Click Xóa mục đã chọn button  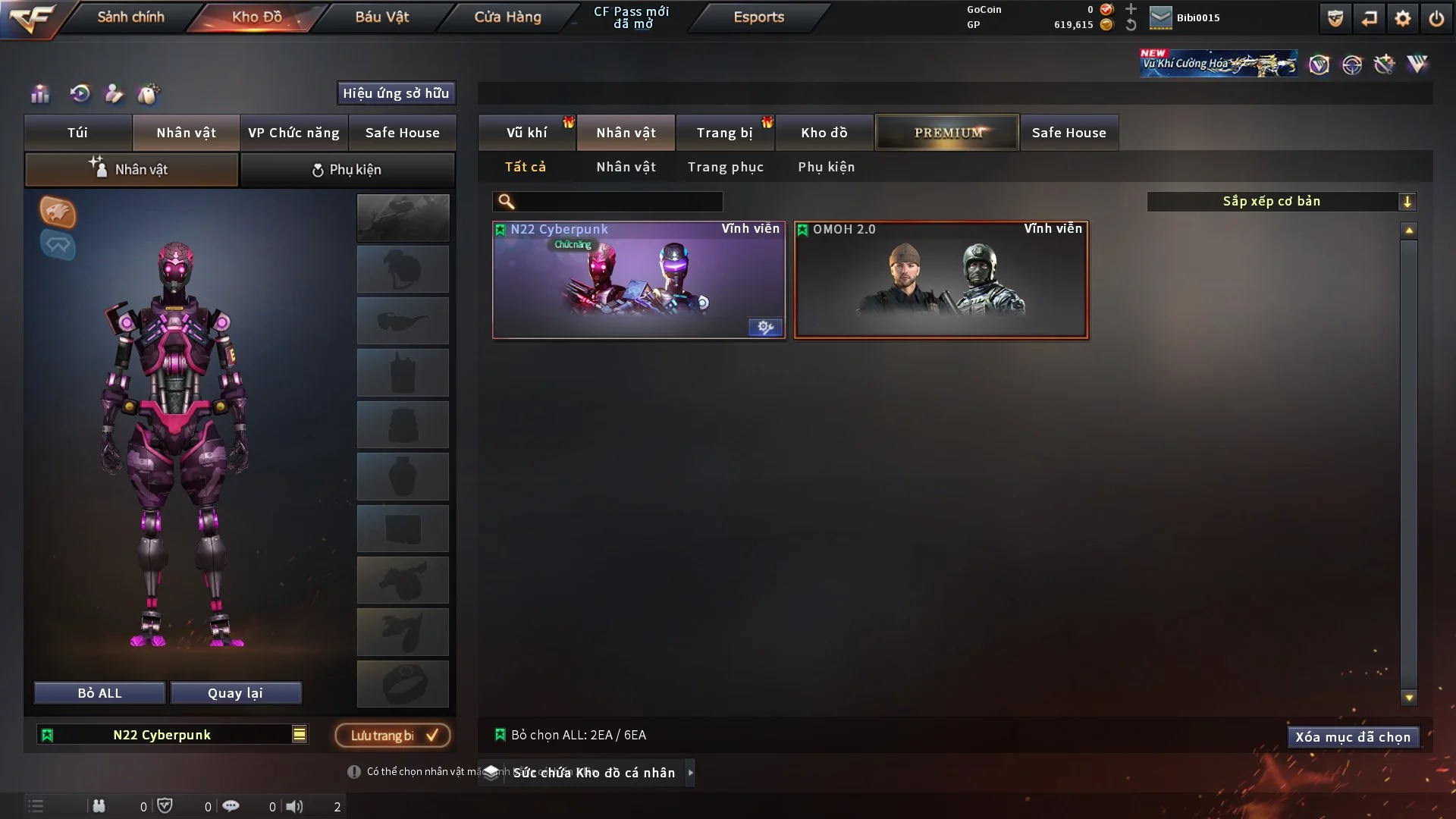[1352, 737]
